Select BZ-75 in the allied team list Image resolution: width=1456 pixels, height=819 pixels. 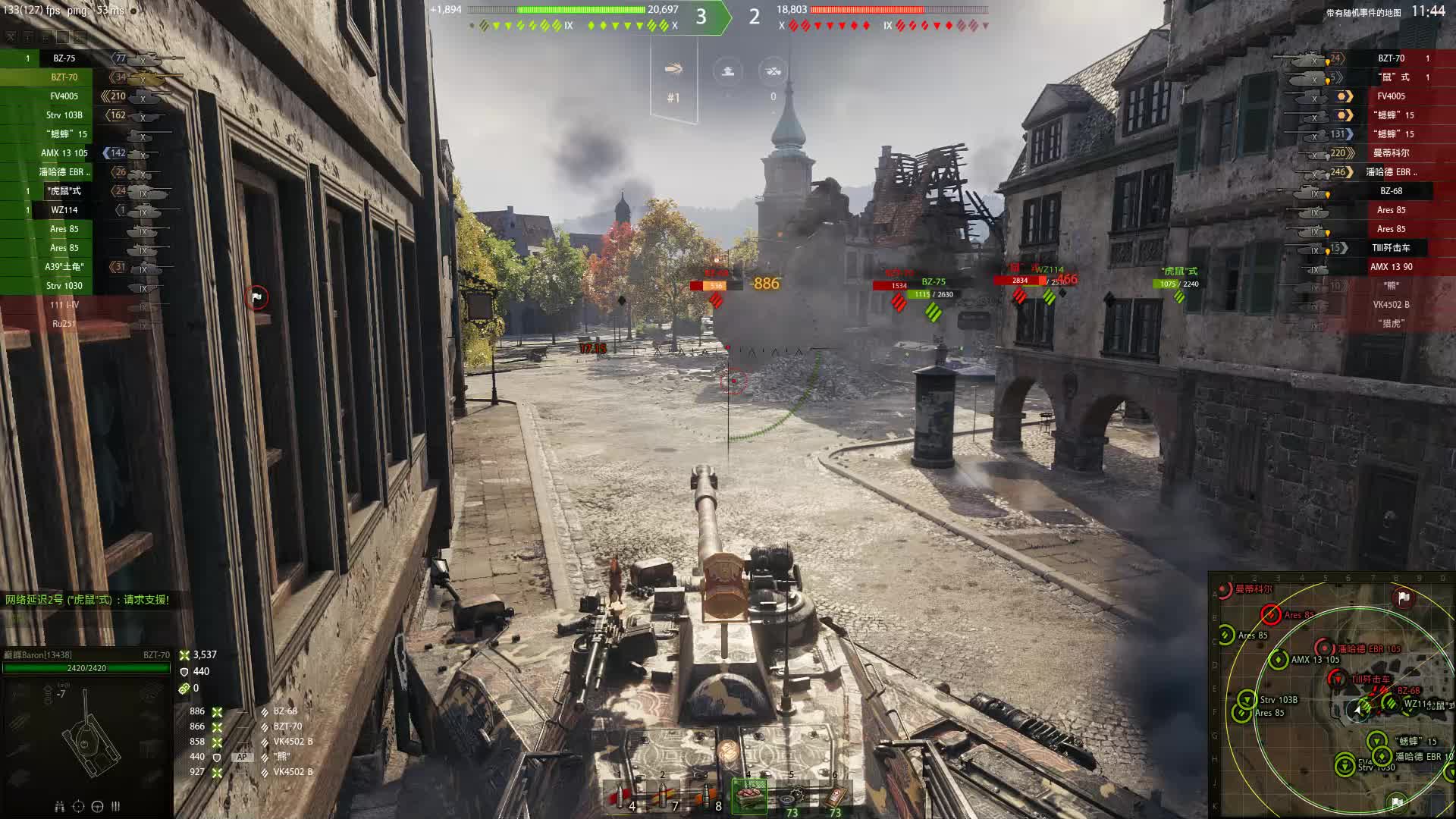point(64,58)
